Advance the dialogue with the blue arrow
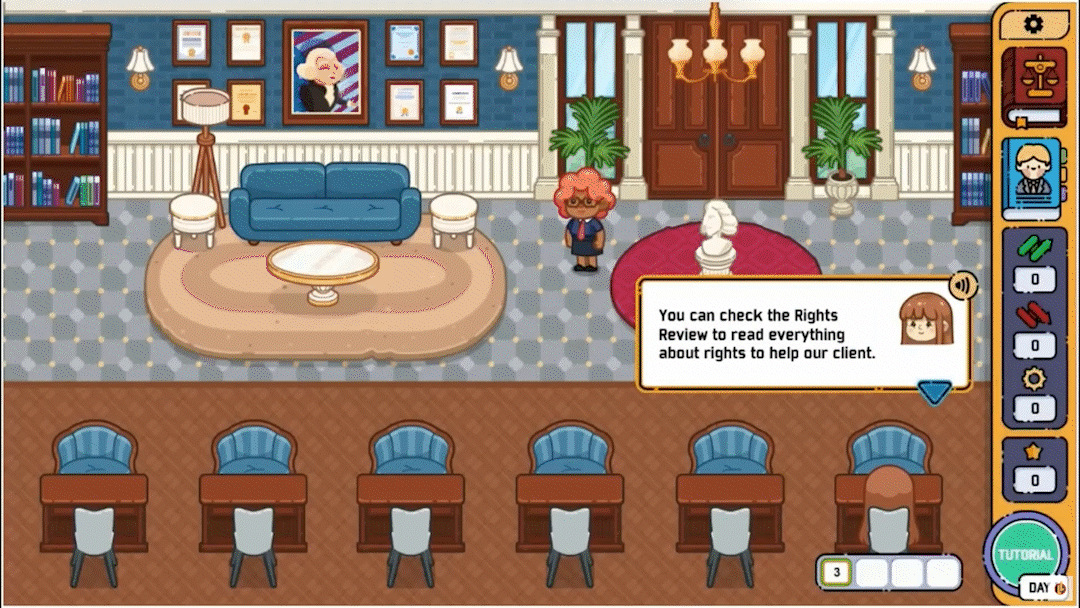Screen dimensions: 1080x608 934,393
